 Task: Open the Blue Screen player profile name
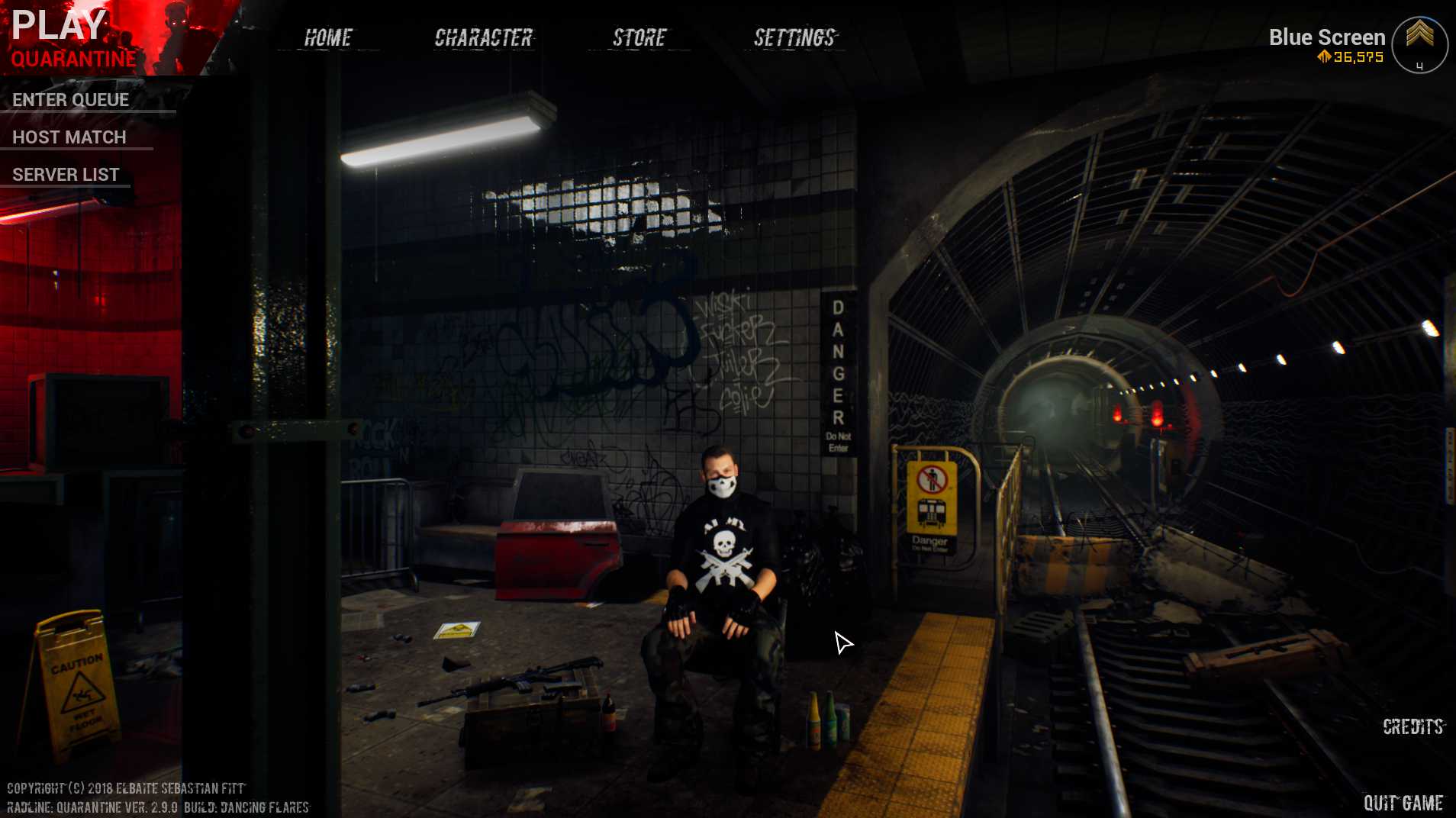(1326, 37)
